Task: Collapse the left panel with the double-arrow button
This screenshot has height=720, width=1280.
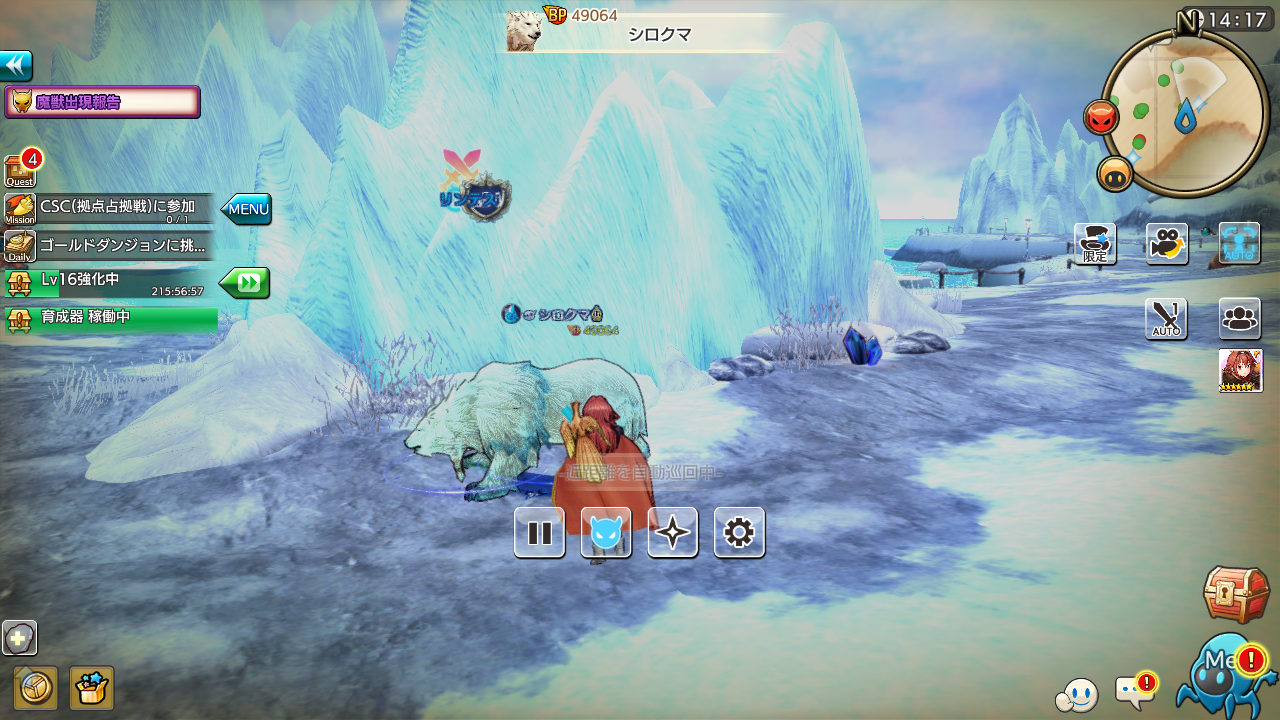Action: coord(16,66)
